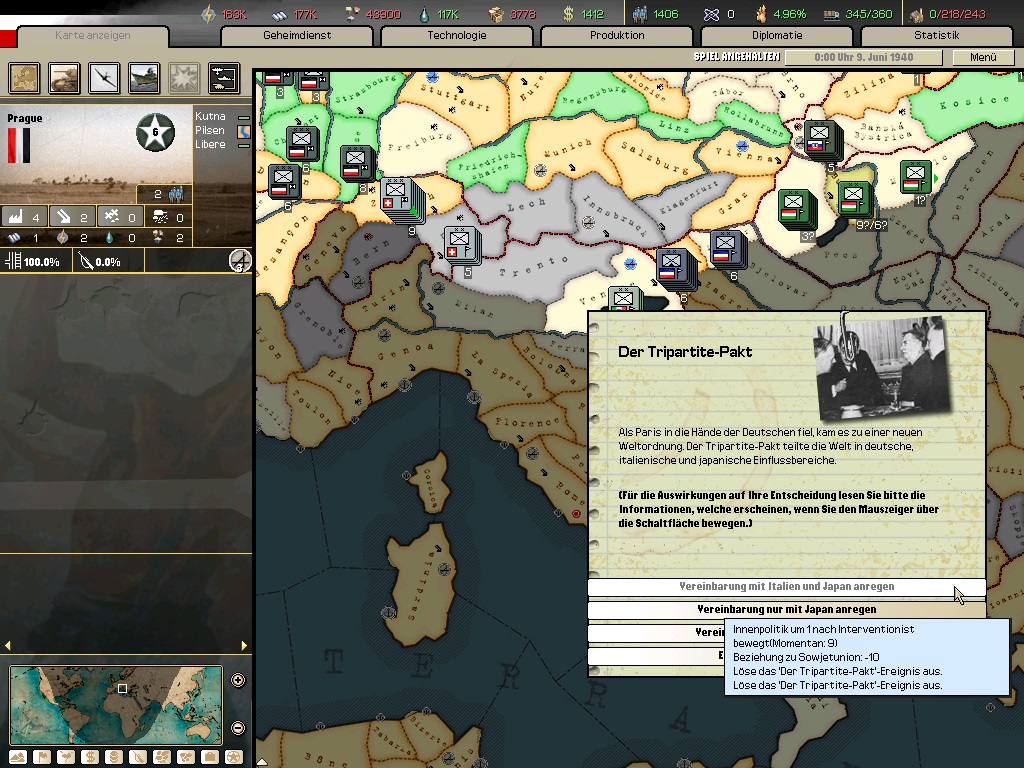1024x768 pixels.
Task: Go to the Diplomatie tab
Action: (777, 36)
